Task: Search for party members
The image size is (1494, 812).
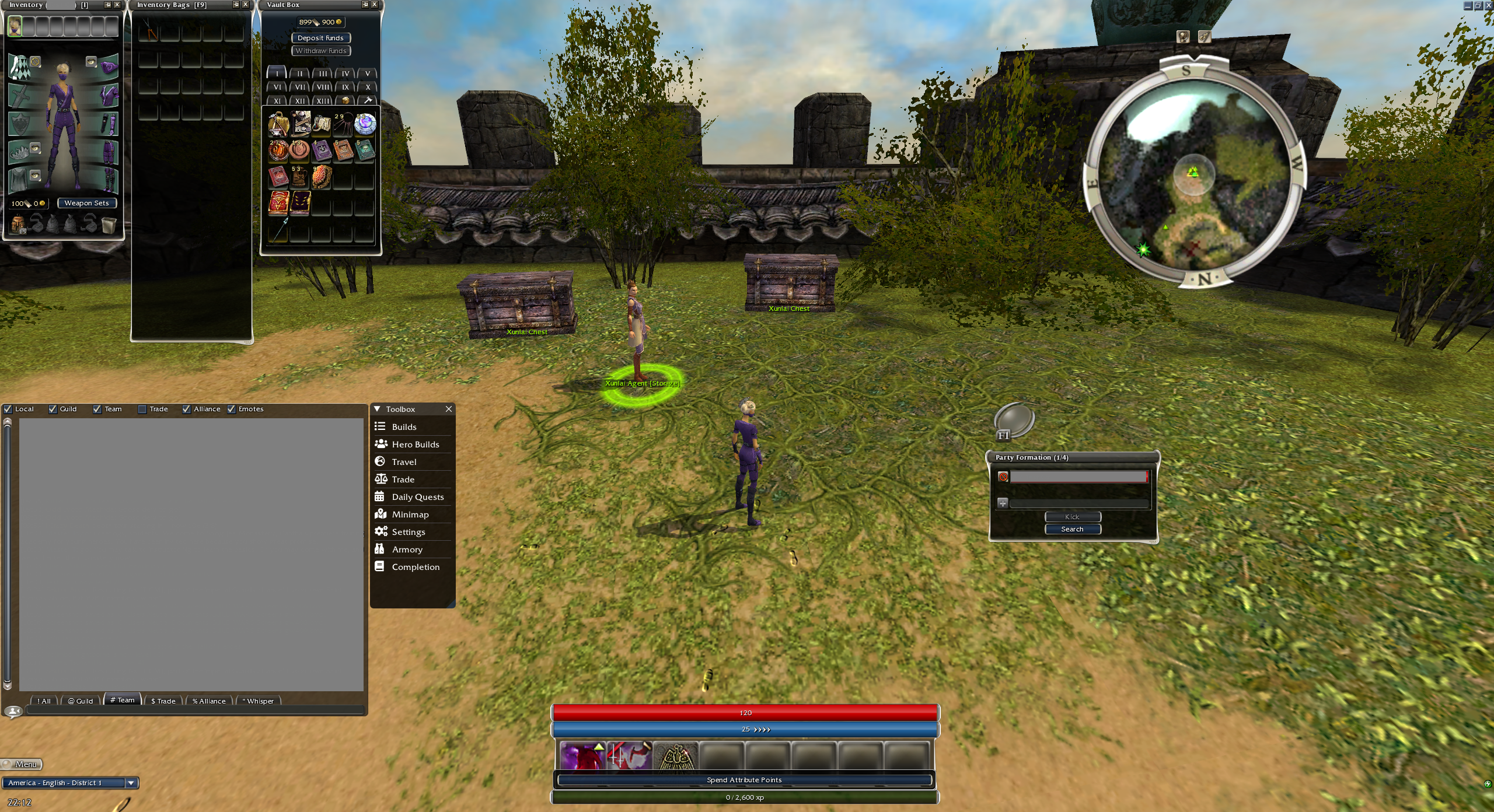Action: tap(1072, 529)
